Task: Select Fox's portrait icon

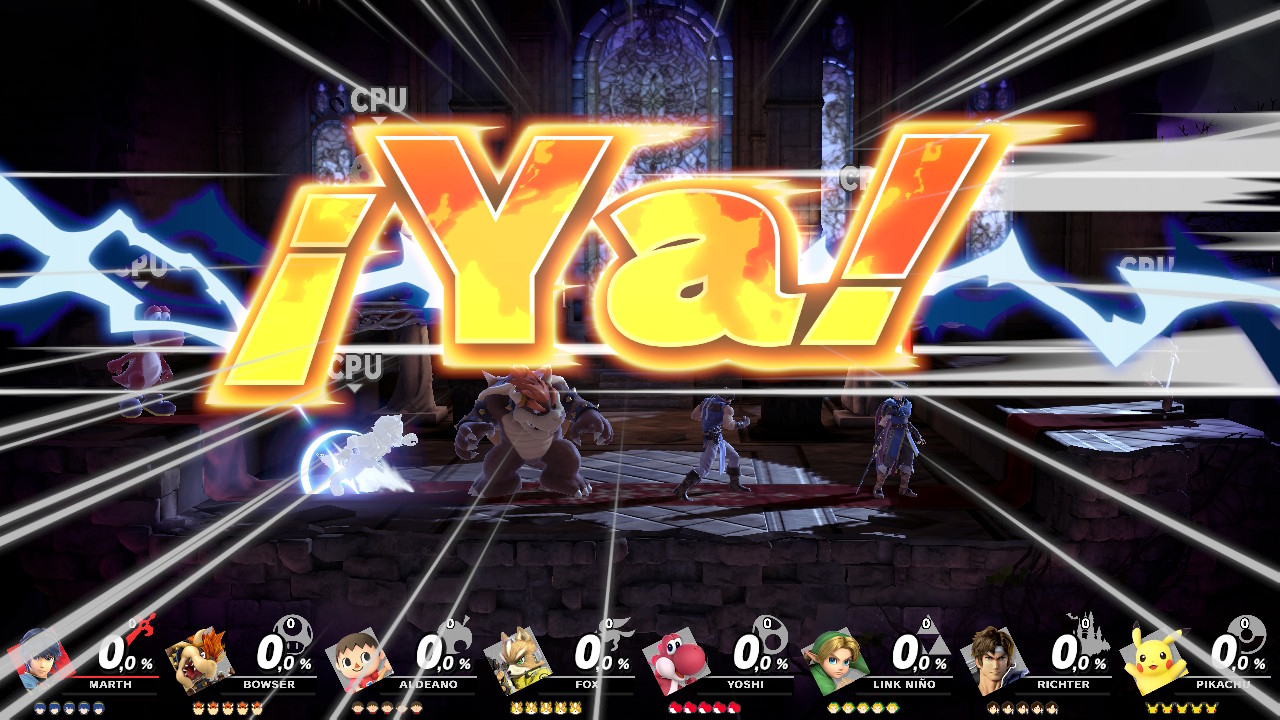Action: (x=517, y=661)
